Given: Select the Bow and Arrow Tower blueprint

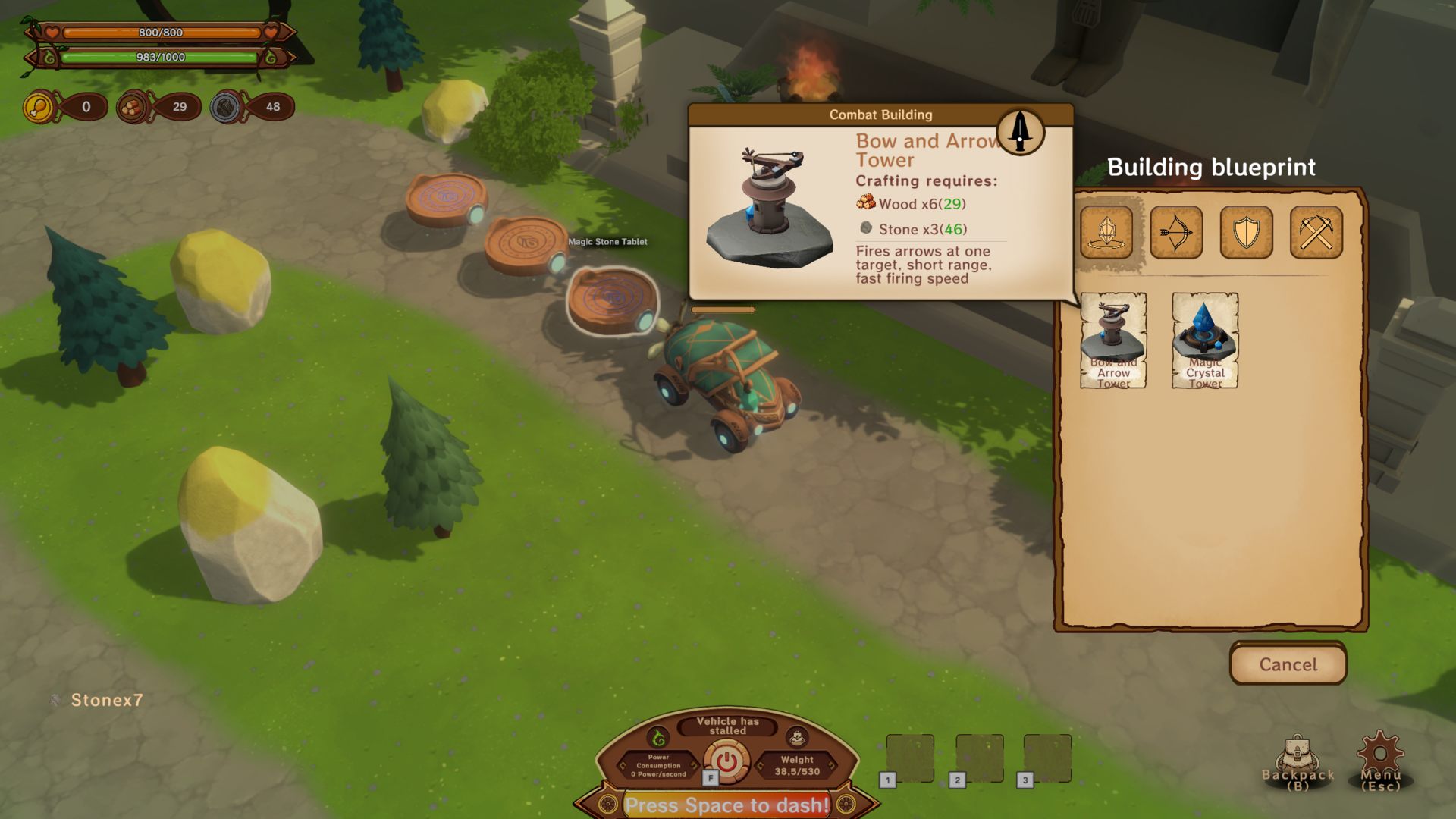Looking at the screenshot, I should pos(1113,340).
